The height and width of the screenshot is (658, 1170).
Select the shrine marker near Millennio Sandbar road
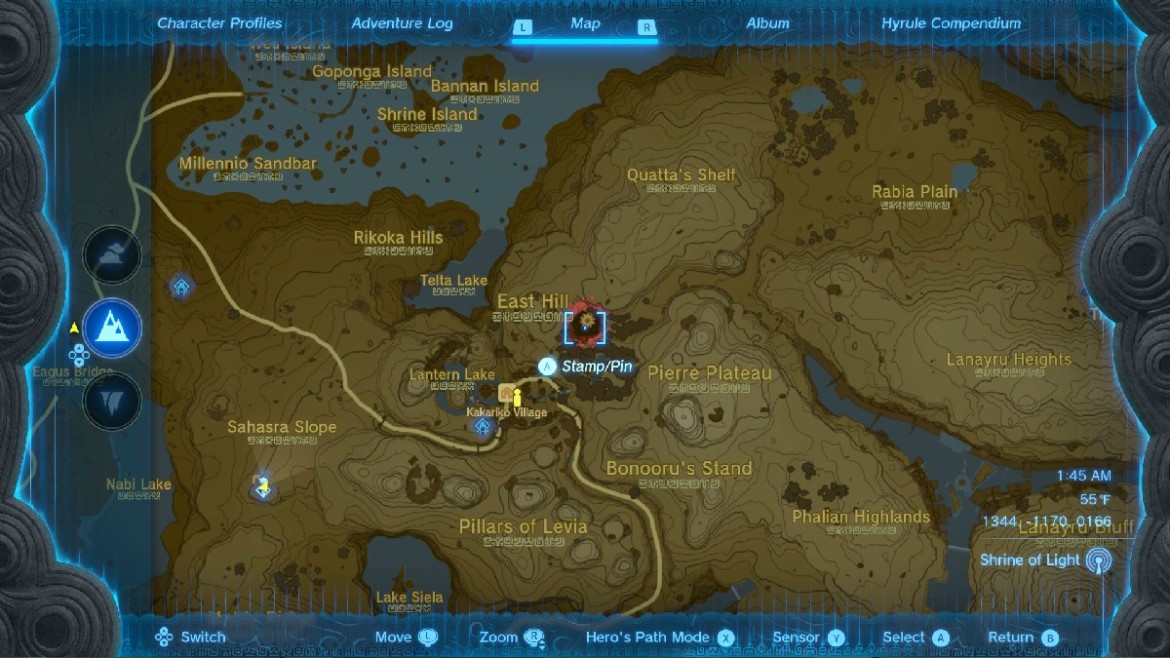(182, 287)
